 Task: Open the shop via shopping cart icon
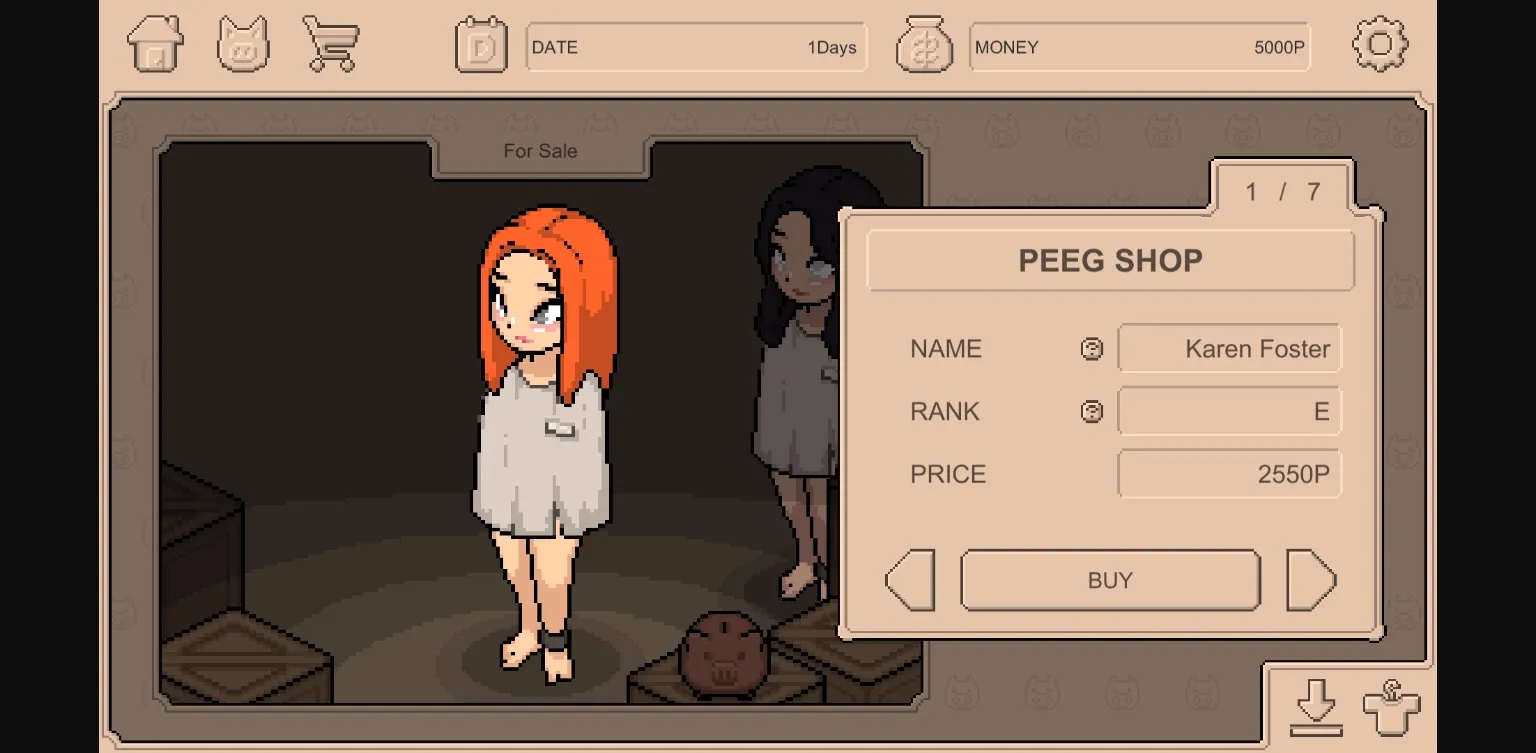pos(331,44)
